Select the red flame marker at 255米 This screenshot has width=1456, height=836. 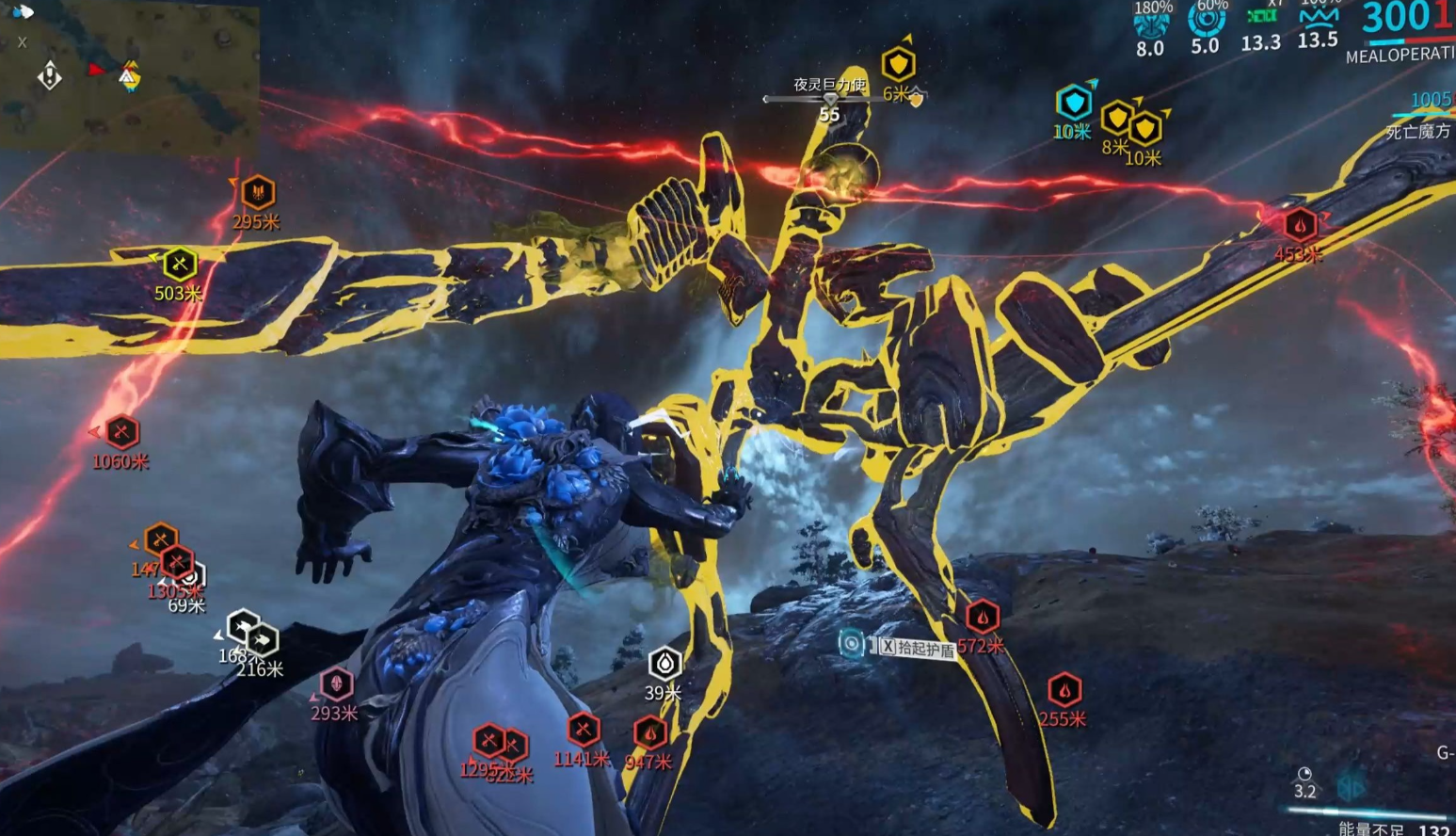pos(1064,690)
